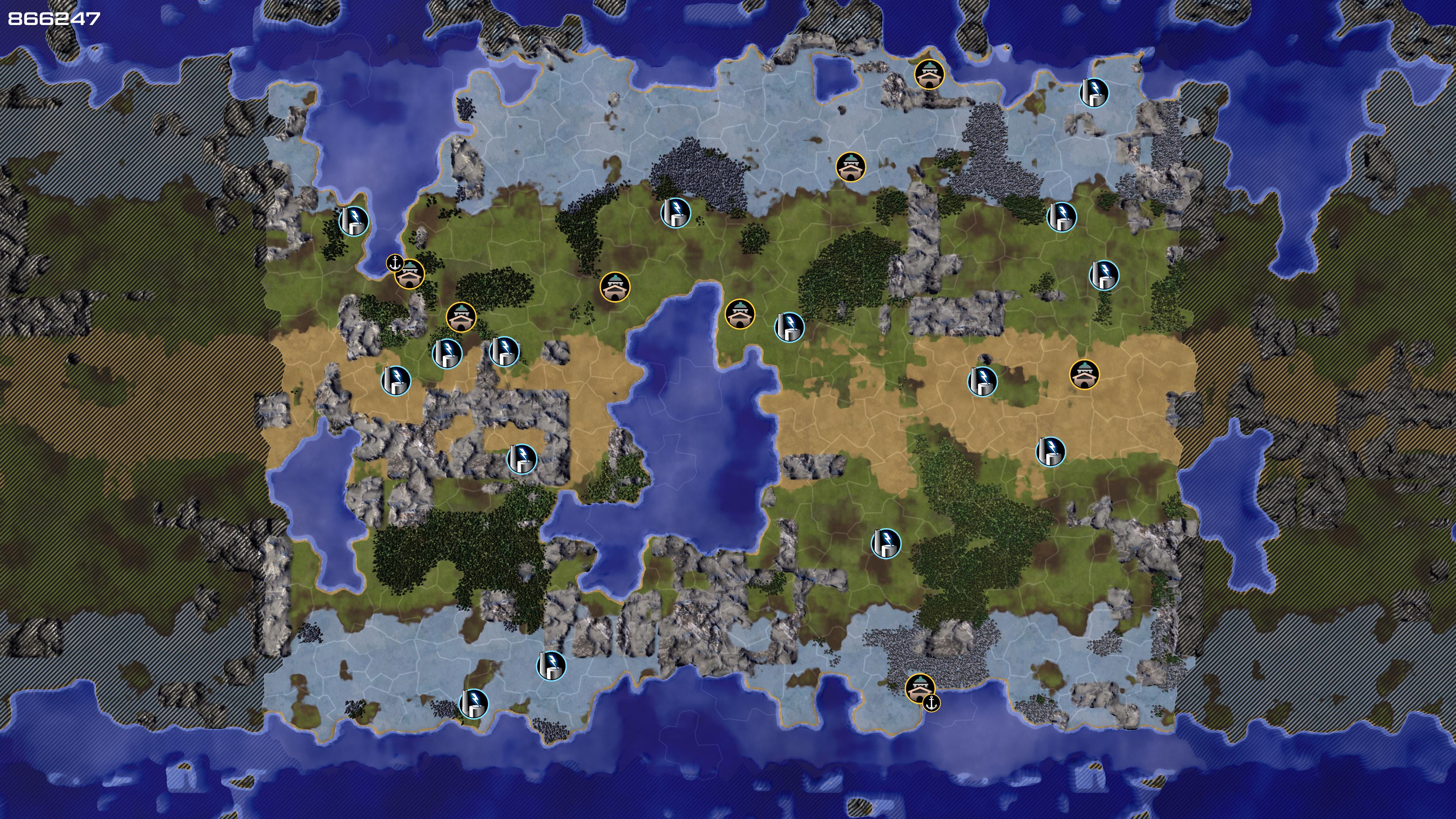
Task: Click the anchor icon beside the south coast city
Action: (931, 703)
